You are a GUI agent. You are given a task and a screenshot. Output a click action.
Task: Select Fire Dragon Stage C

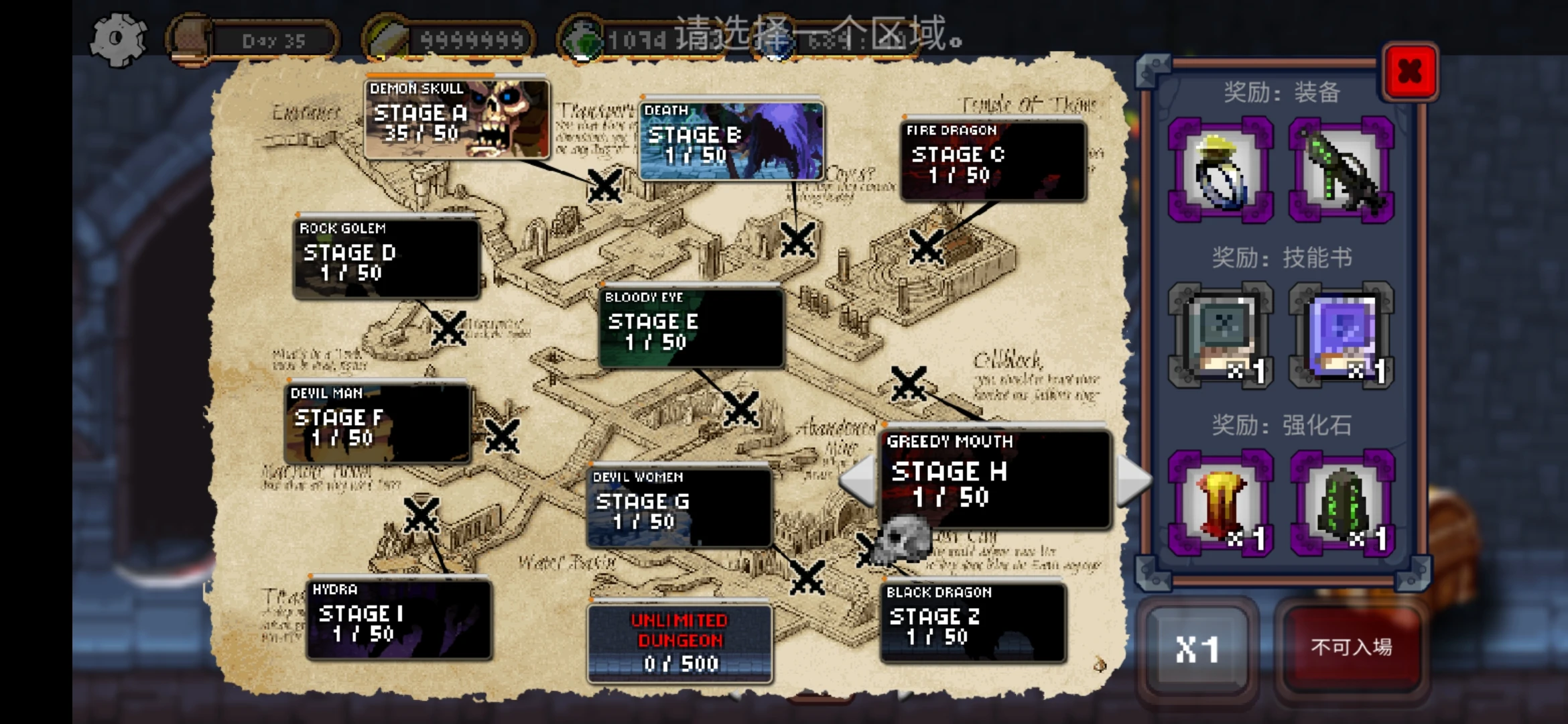(992, 161)
